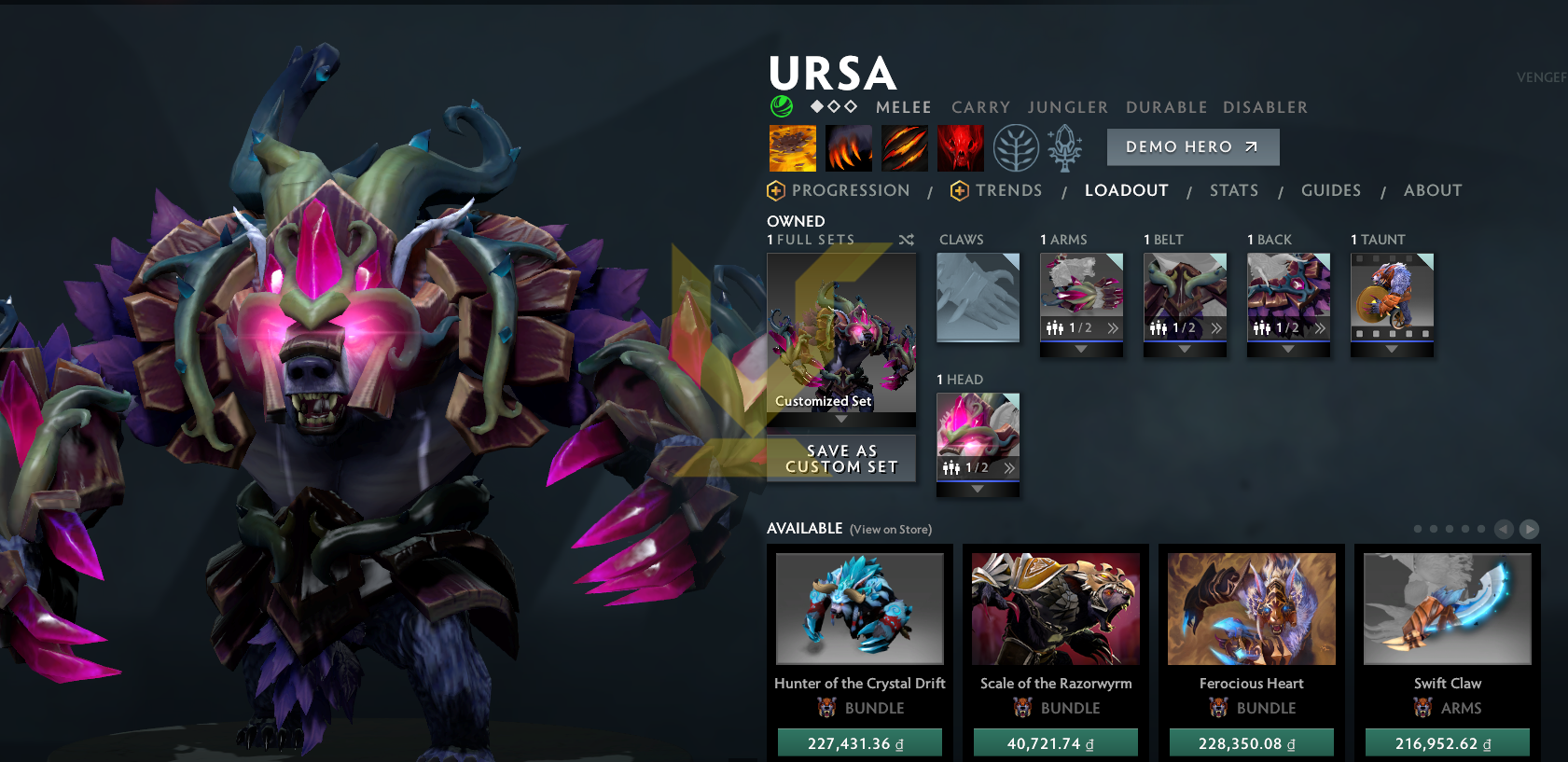The width and height of the screenshot is (1568, 762).
Task: Switch the Arms item to its second style
Action: [1113, 326]
